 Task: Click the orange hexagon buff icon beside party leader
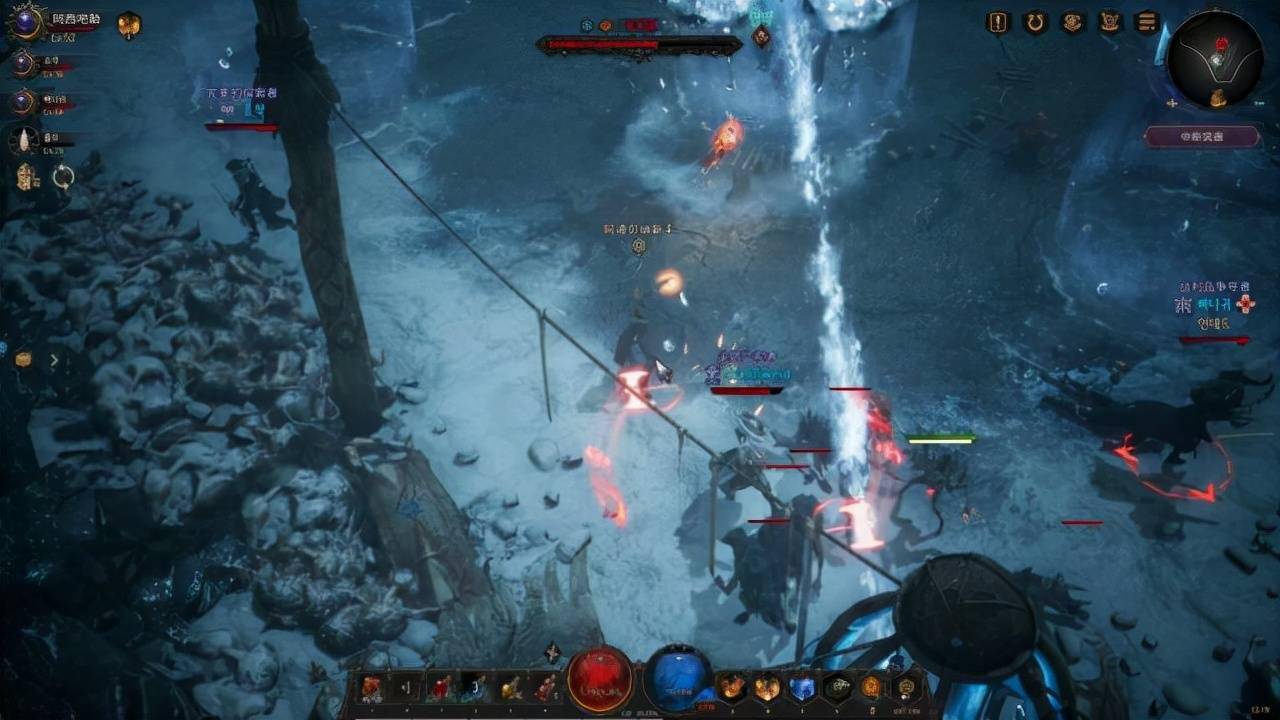tap(129, 24)
